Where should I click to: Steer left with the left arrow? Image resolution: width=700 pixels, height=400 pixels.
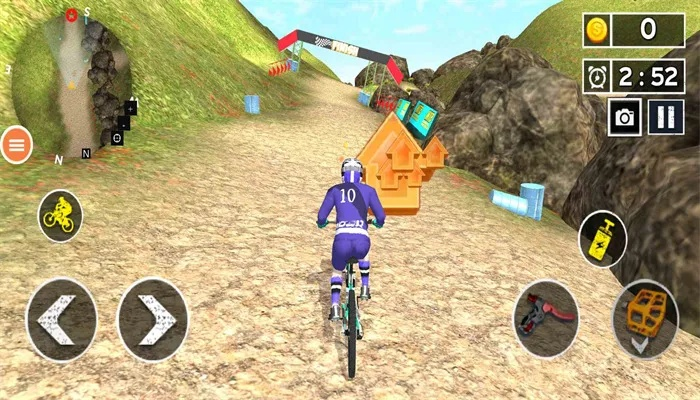[60, 320]
